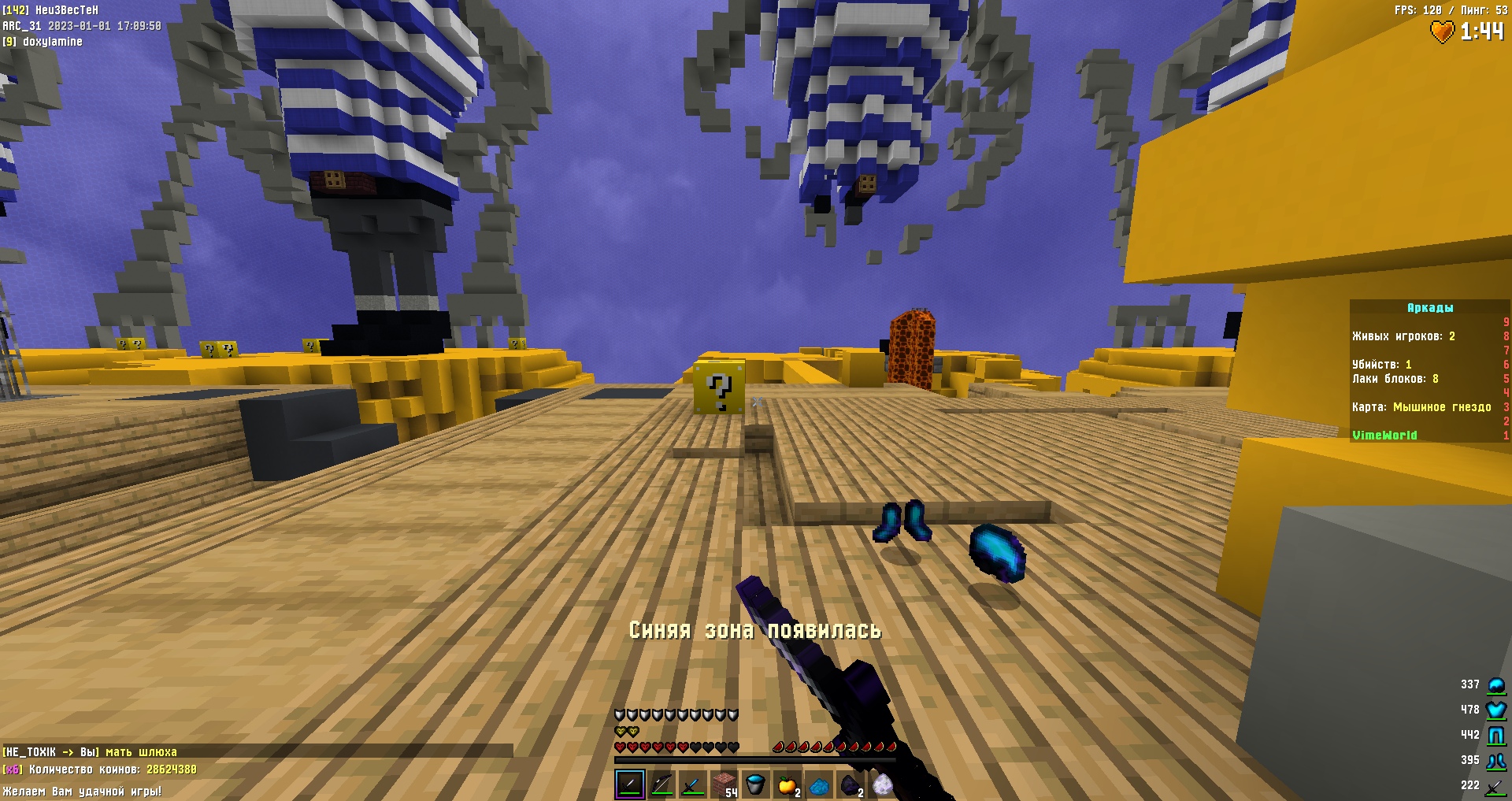Screen dimensions: 1512x801
Task: Select the water bucket slot
Action: [x=754, y=784]
